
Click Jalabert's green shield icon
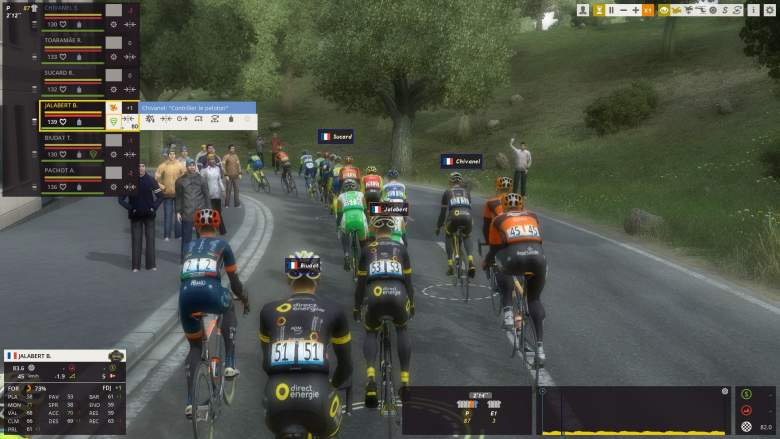tap(113, 121)
